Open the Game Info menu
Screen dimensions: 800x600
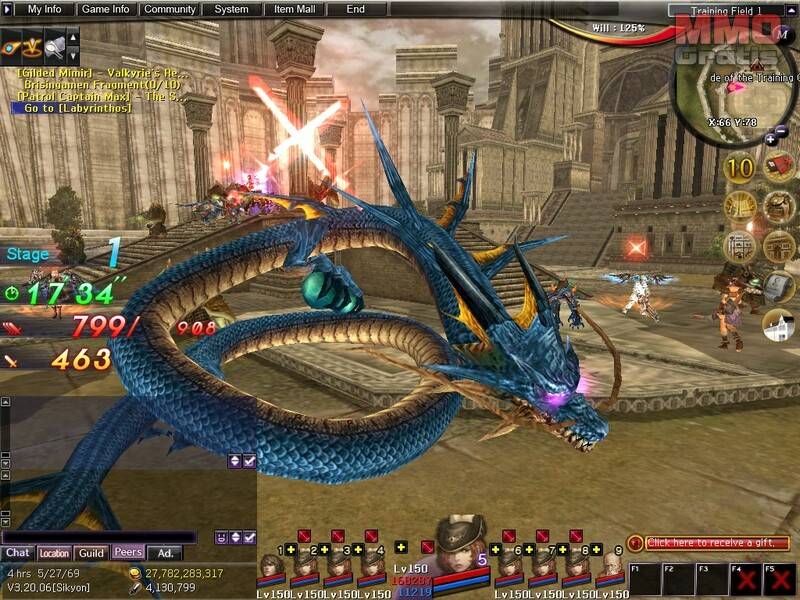click(x=105, y=9)
